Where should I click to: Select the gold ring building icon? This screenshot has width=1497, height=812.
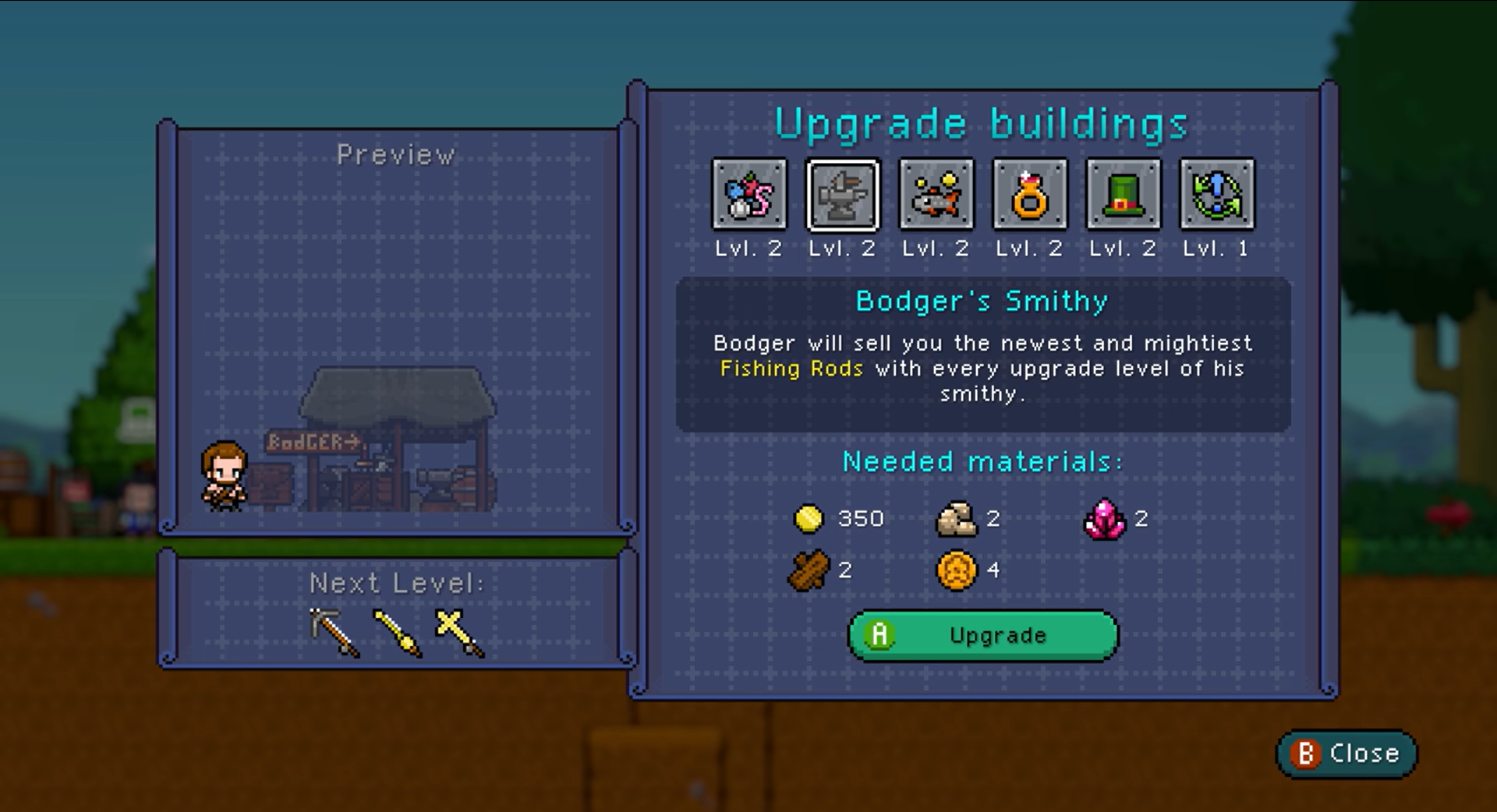tap(1030, 195)
